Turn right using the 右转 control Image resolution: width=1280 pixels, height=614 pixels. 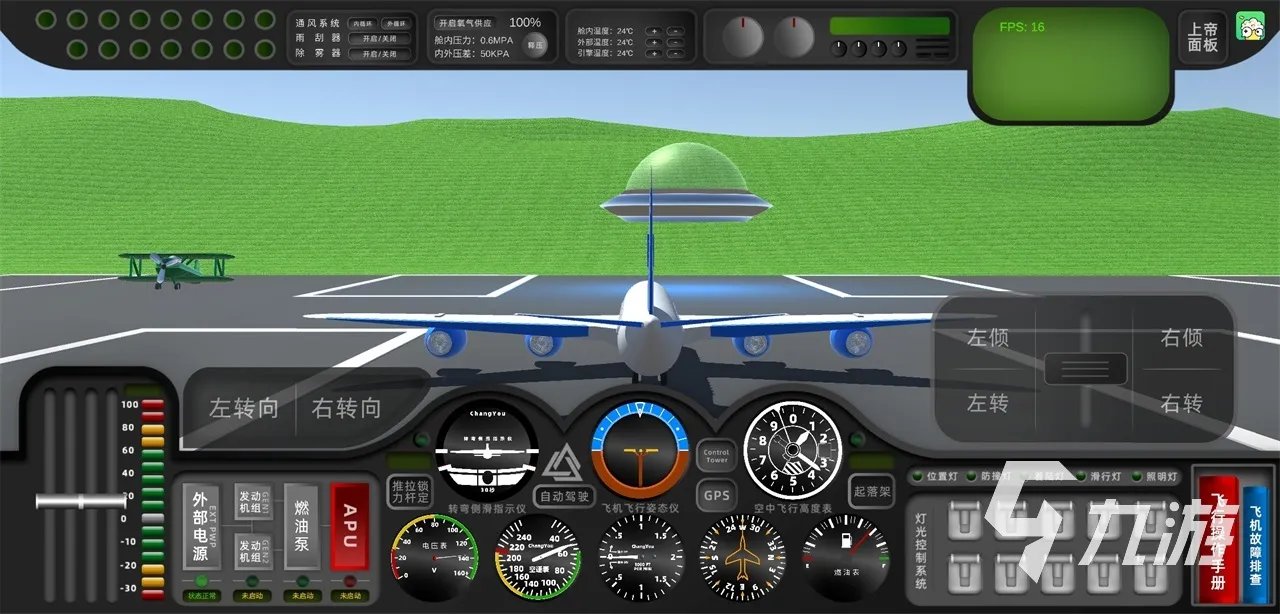(1181, 403)
